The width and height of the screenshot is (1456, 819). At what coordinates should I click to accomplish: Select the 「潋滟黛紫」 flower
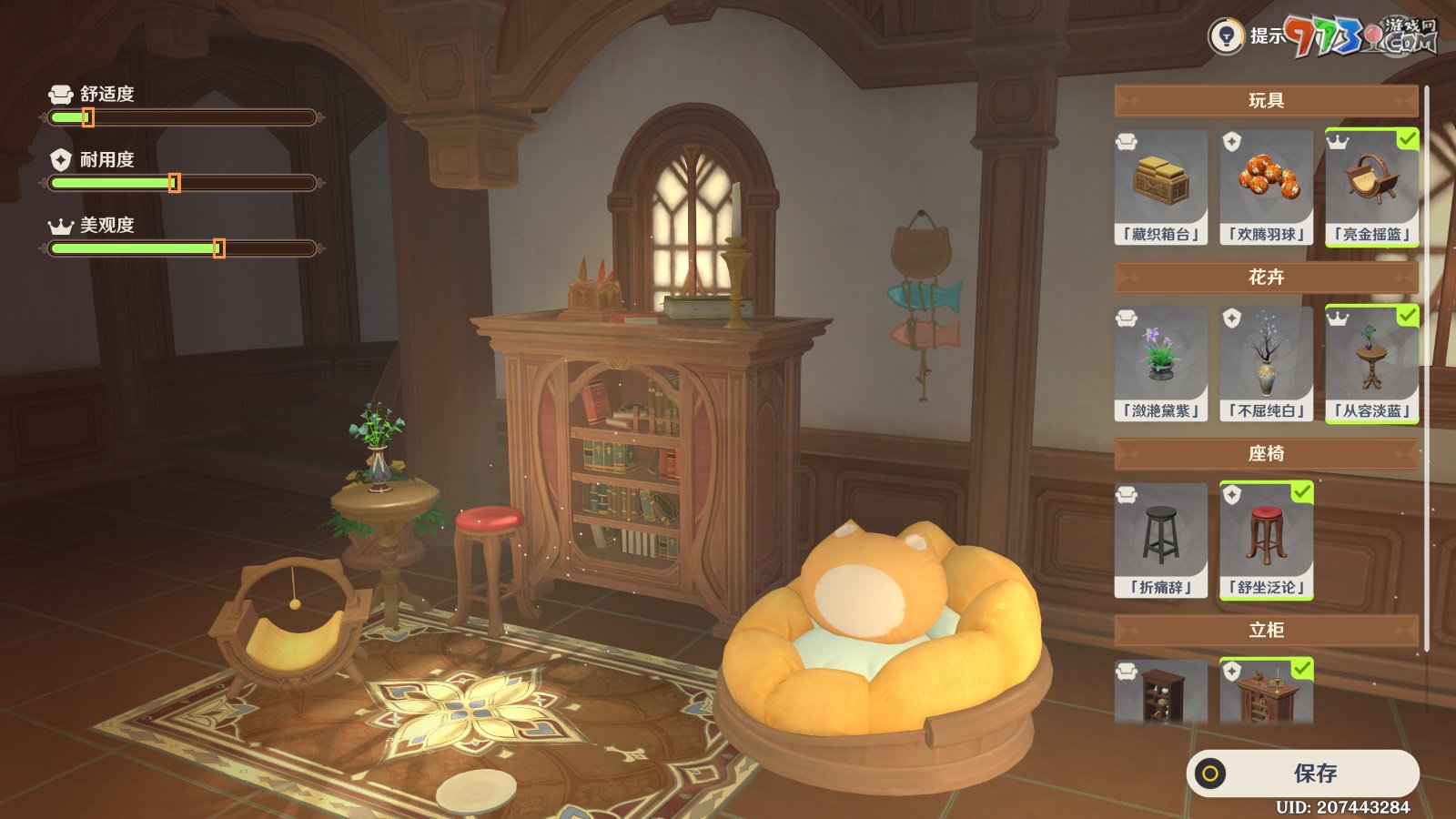click(x=1161, y=364)
